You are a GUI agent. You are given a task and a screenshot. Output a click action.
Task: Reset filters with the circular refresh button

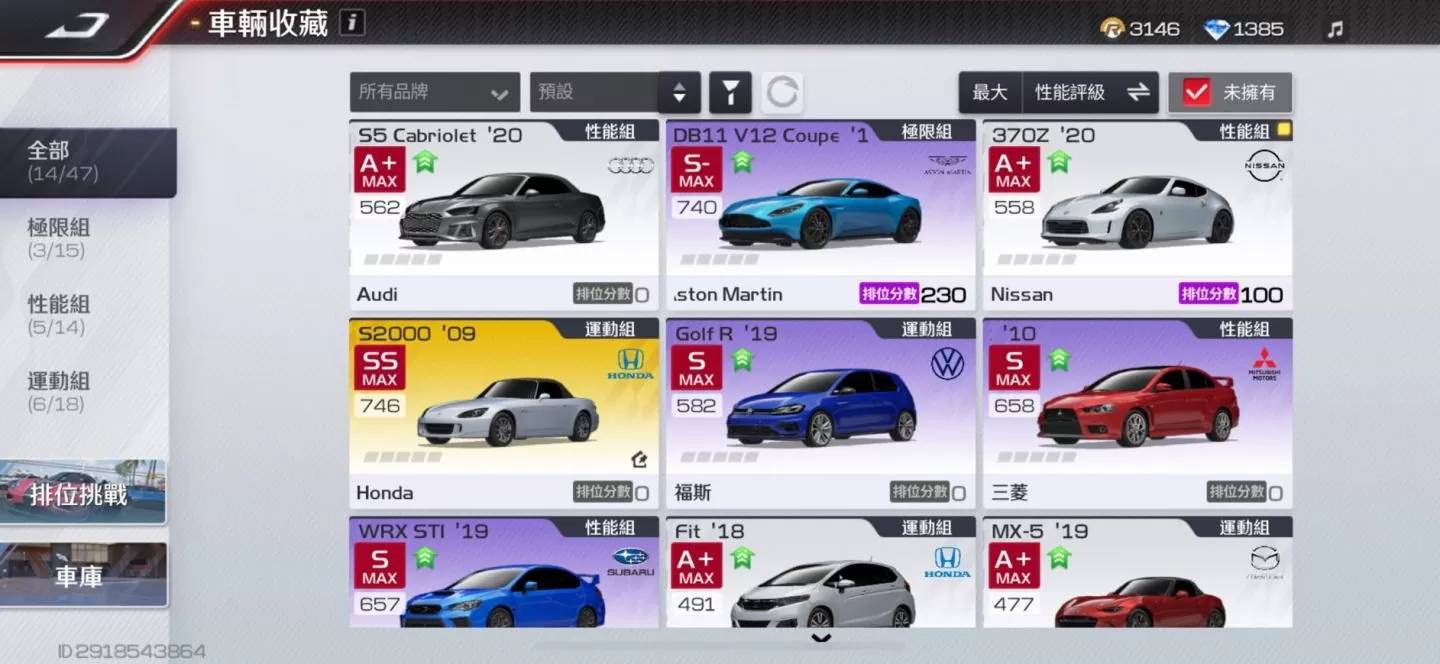point(782,93)
